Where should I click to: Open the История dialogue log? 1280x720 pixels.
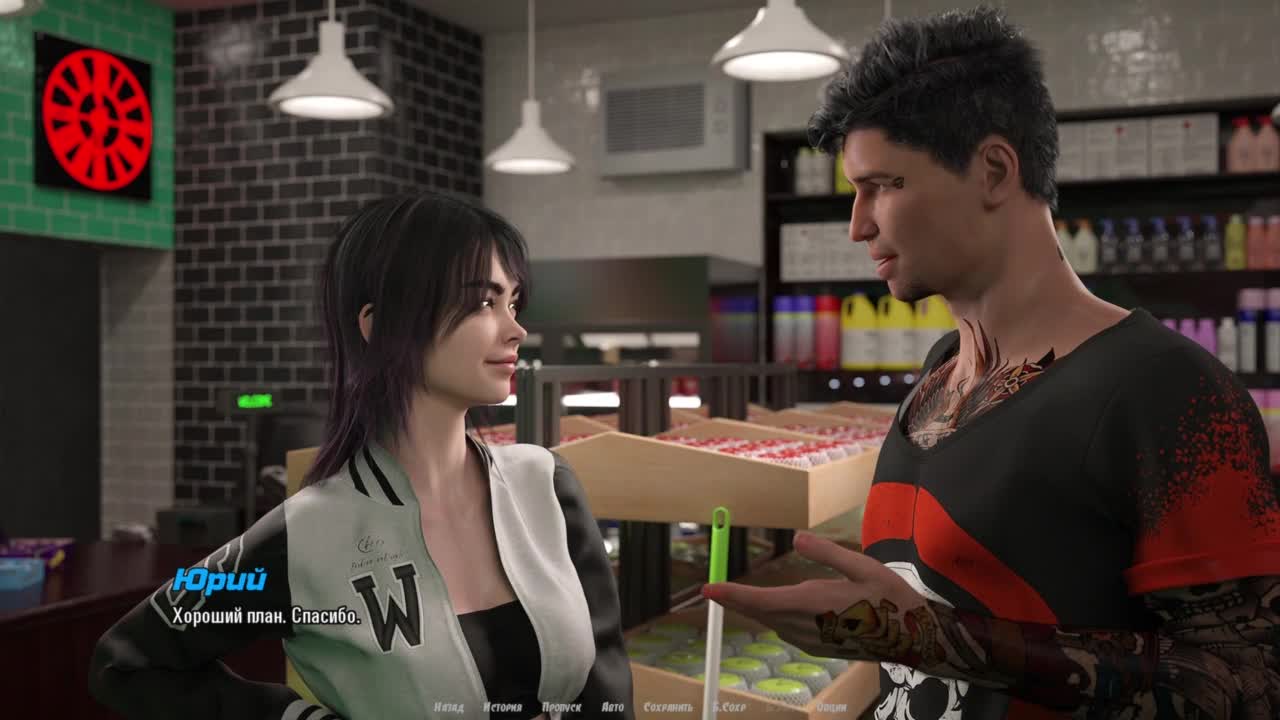coord(502,707)
